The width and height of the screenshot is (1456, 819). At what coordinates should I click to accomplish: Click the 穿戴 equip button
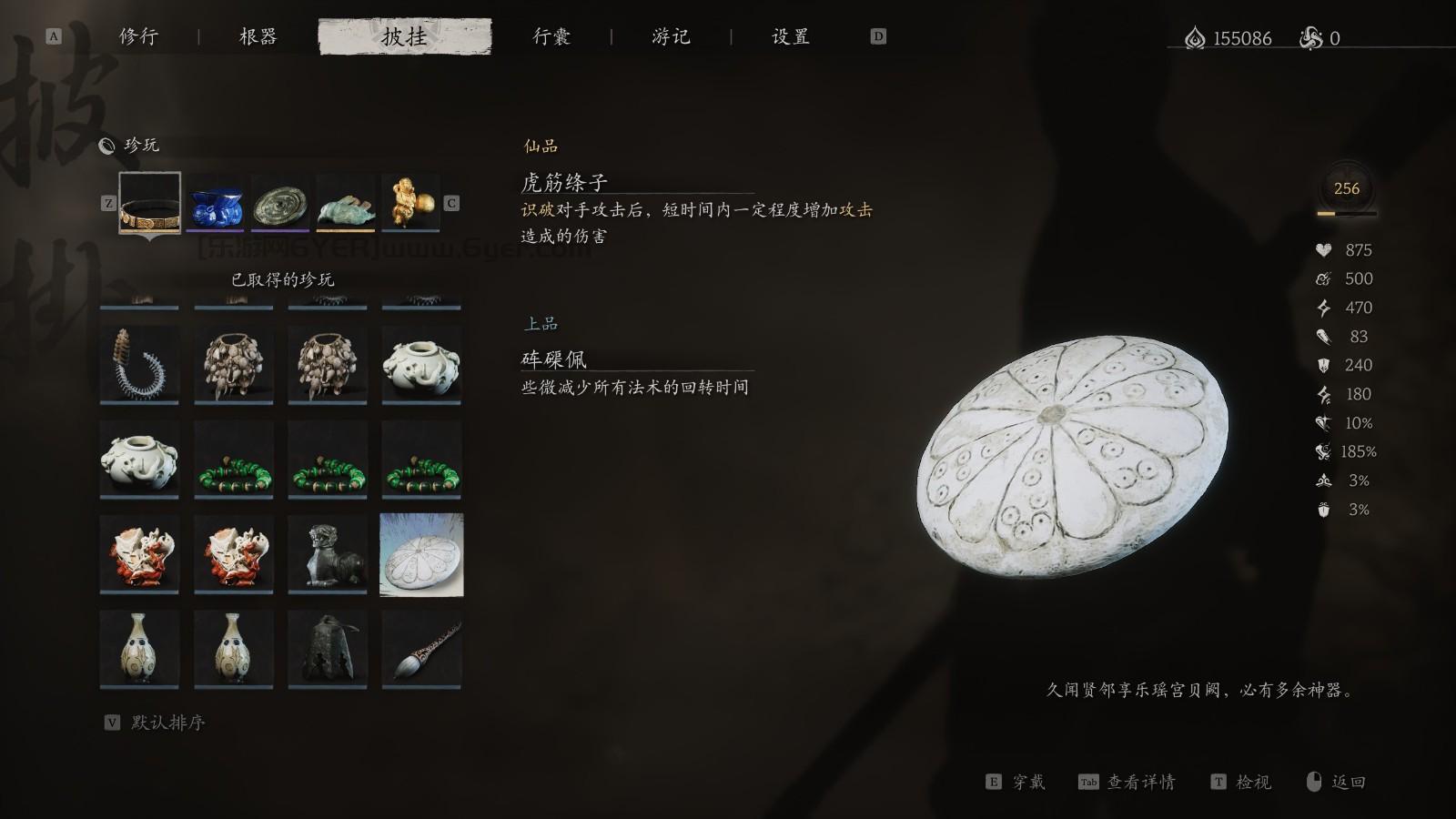coord(1029,782)
